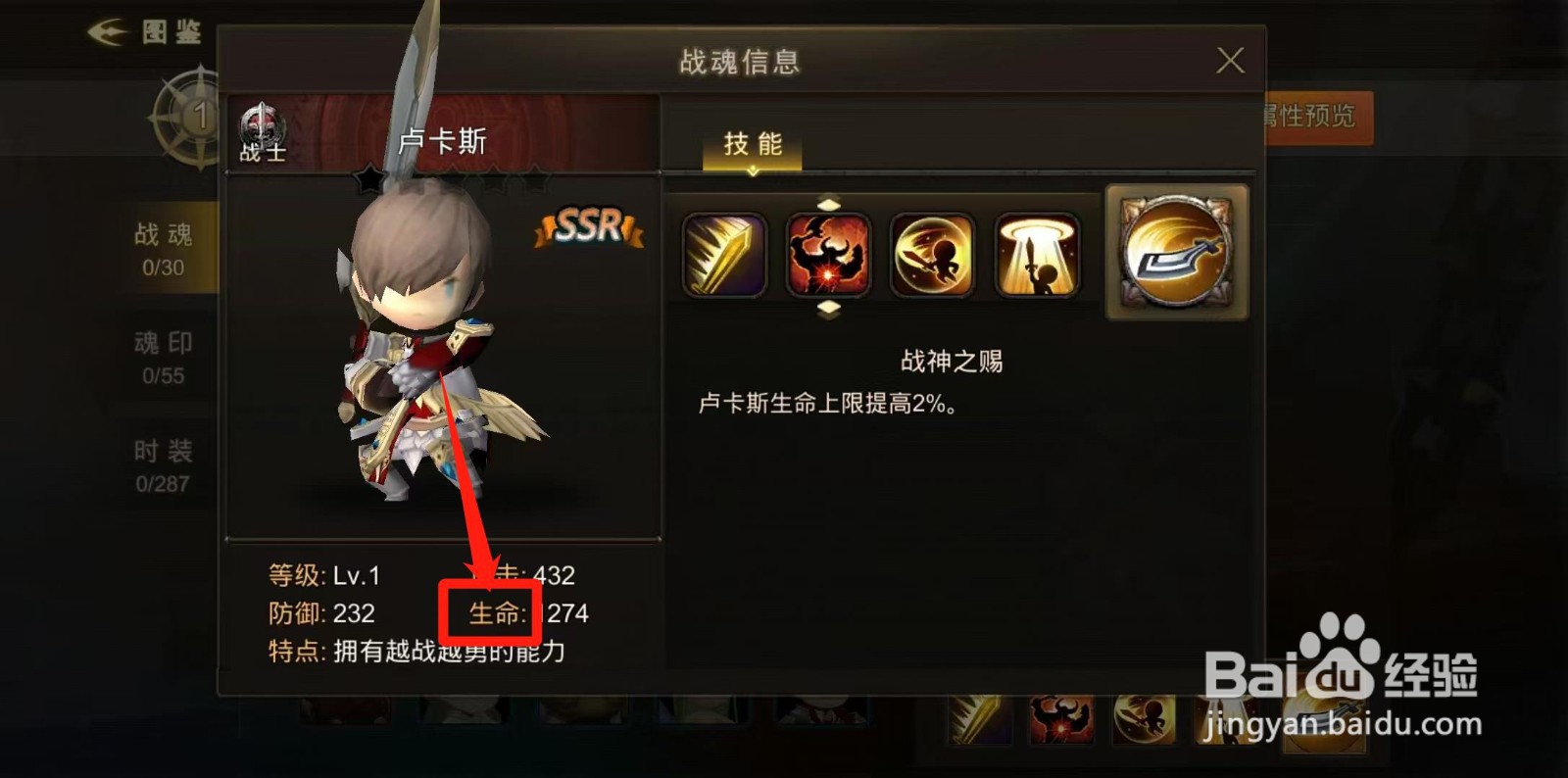1568x778 pixels.
Task: Collapse the arrow below the skill row
Action: tap(829, 306)
